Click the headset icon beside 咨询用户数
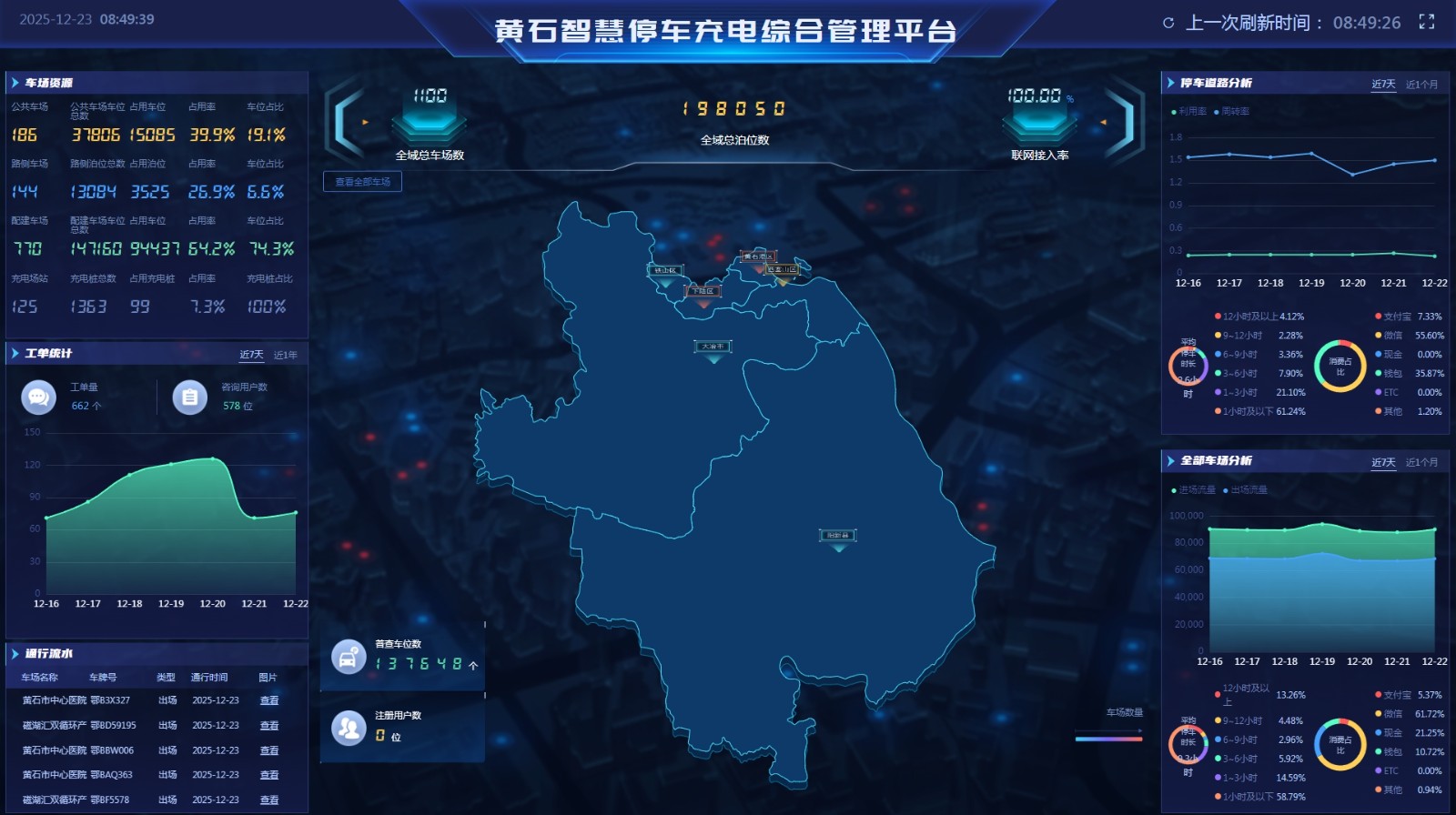This screenshot has height=815, width=1456. click(190, 397)
